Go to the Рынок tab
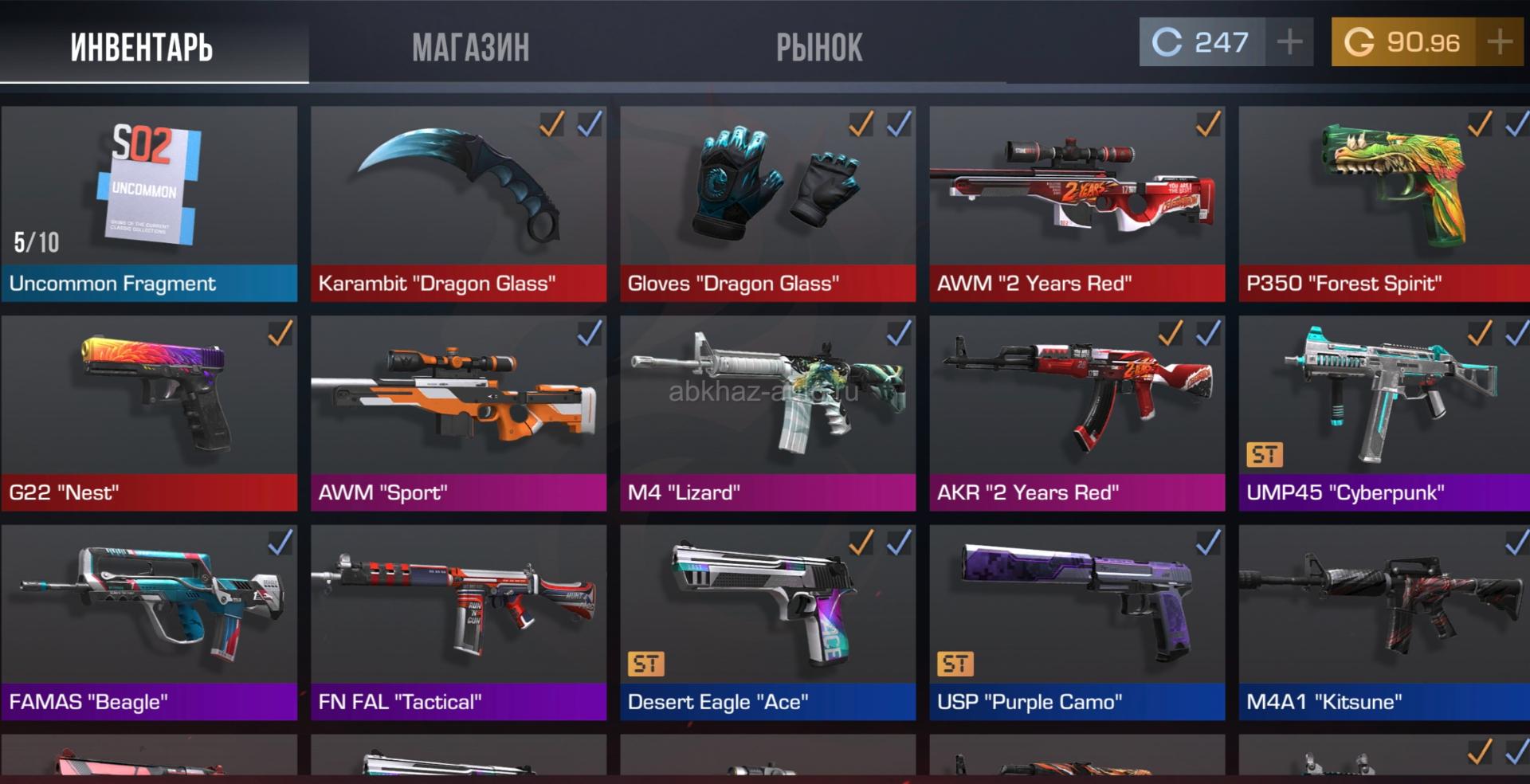This screenshot has height=784, width=1530. pos(819,46)
